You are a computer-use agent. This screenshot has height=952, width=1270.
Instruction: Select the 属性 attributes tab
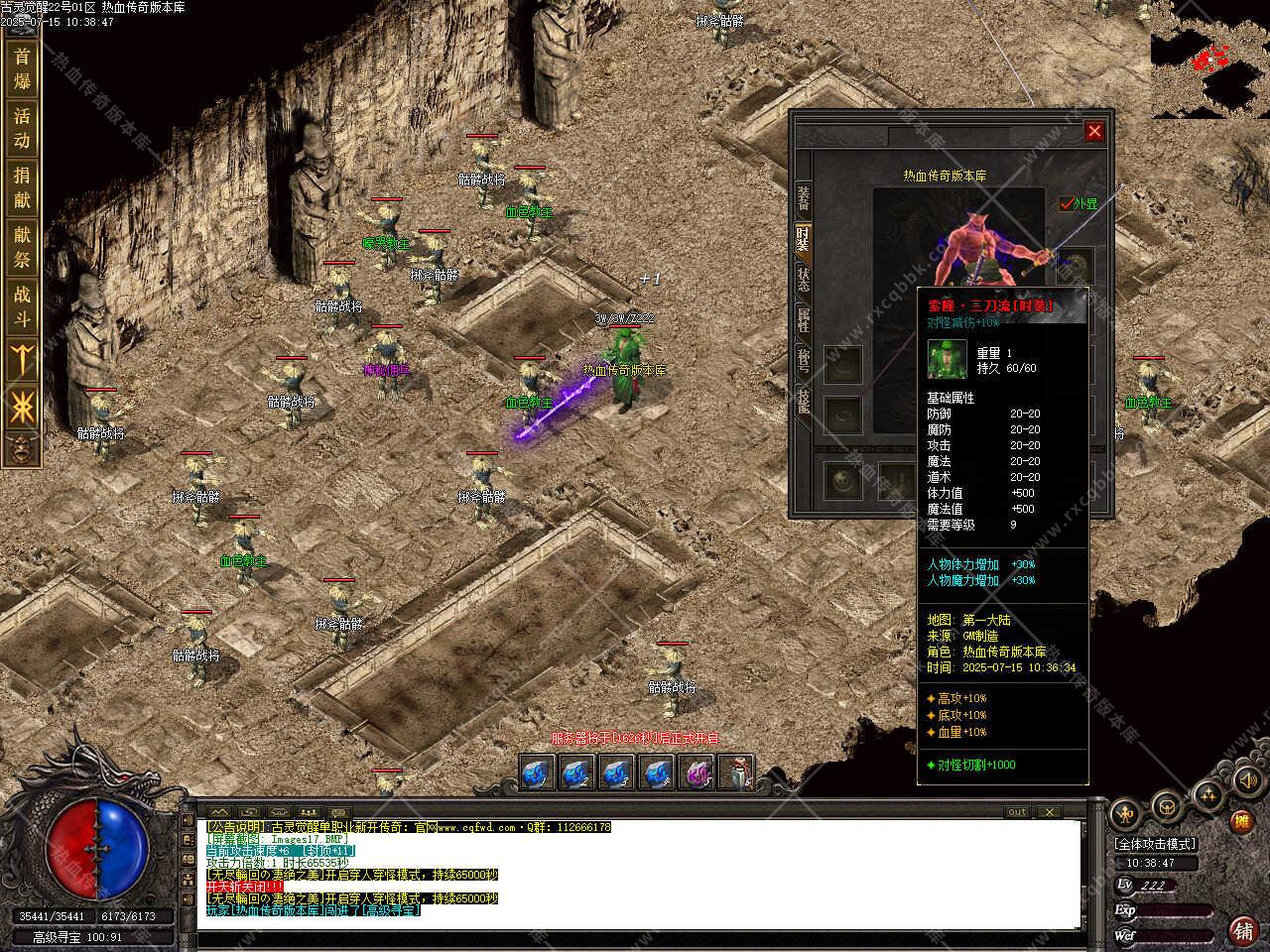[803, 319]
